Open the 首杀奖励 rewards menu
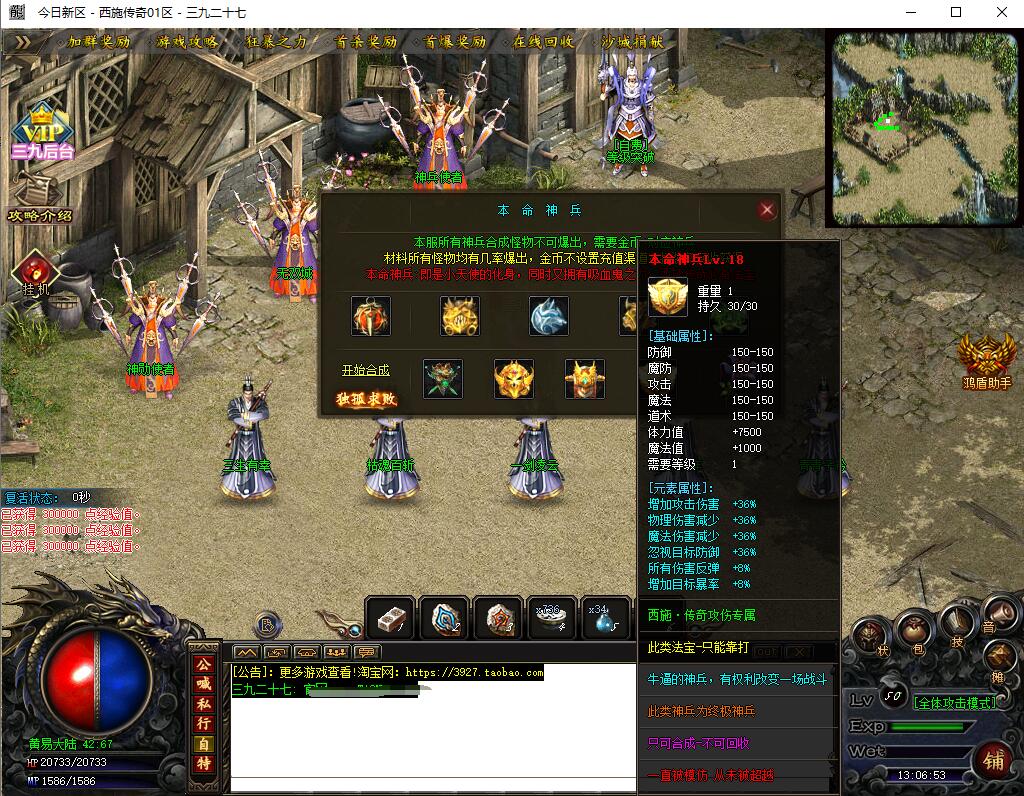This screenshot has height=796, width=1024. click(366, 42)
